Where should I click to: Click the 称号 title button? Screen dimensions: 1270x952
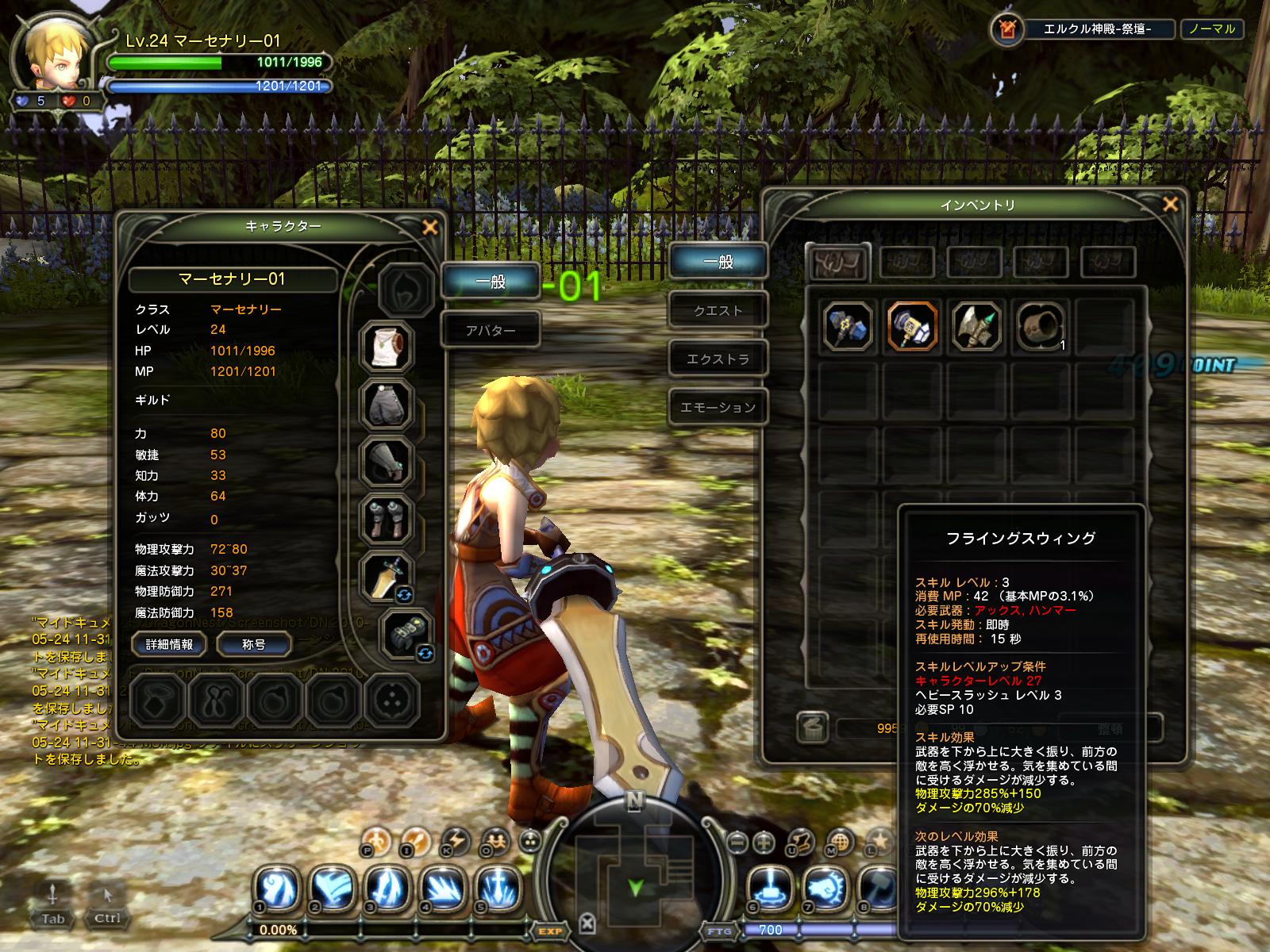click(253, 644)
